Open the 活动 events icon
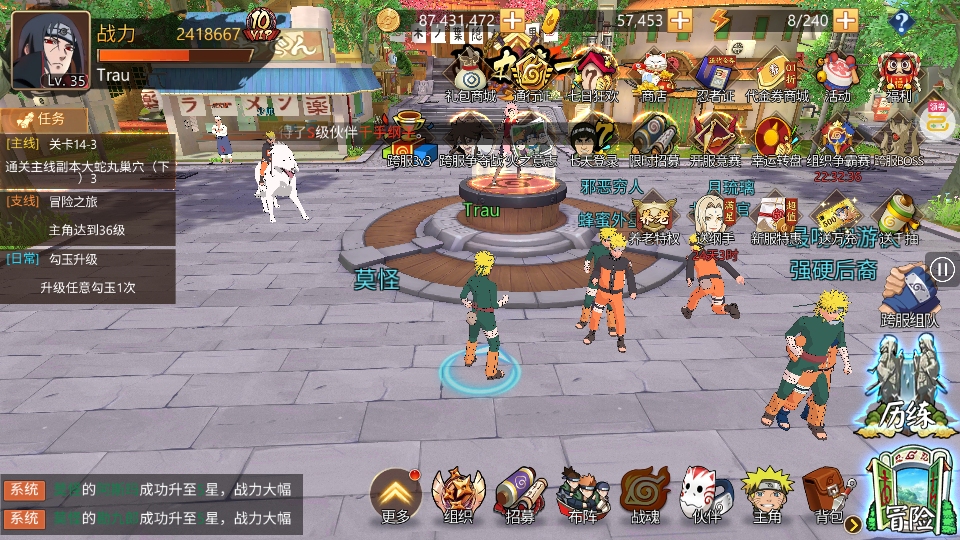 [x=837, y=75]
